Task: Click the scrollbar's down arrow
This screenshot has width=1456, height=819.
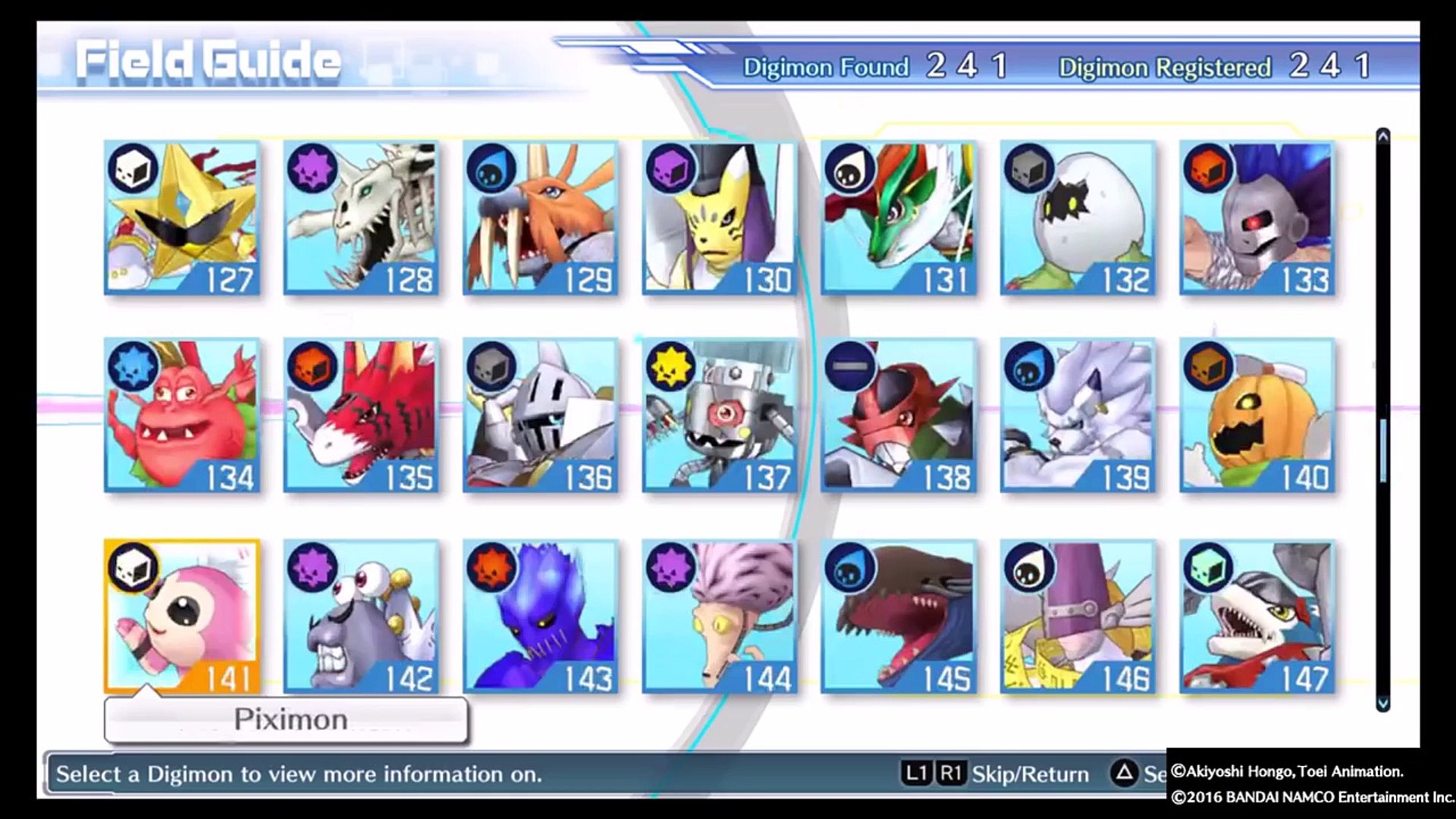Action: pyautogui.click(x=1382, y=703)
